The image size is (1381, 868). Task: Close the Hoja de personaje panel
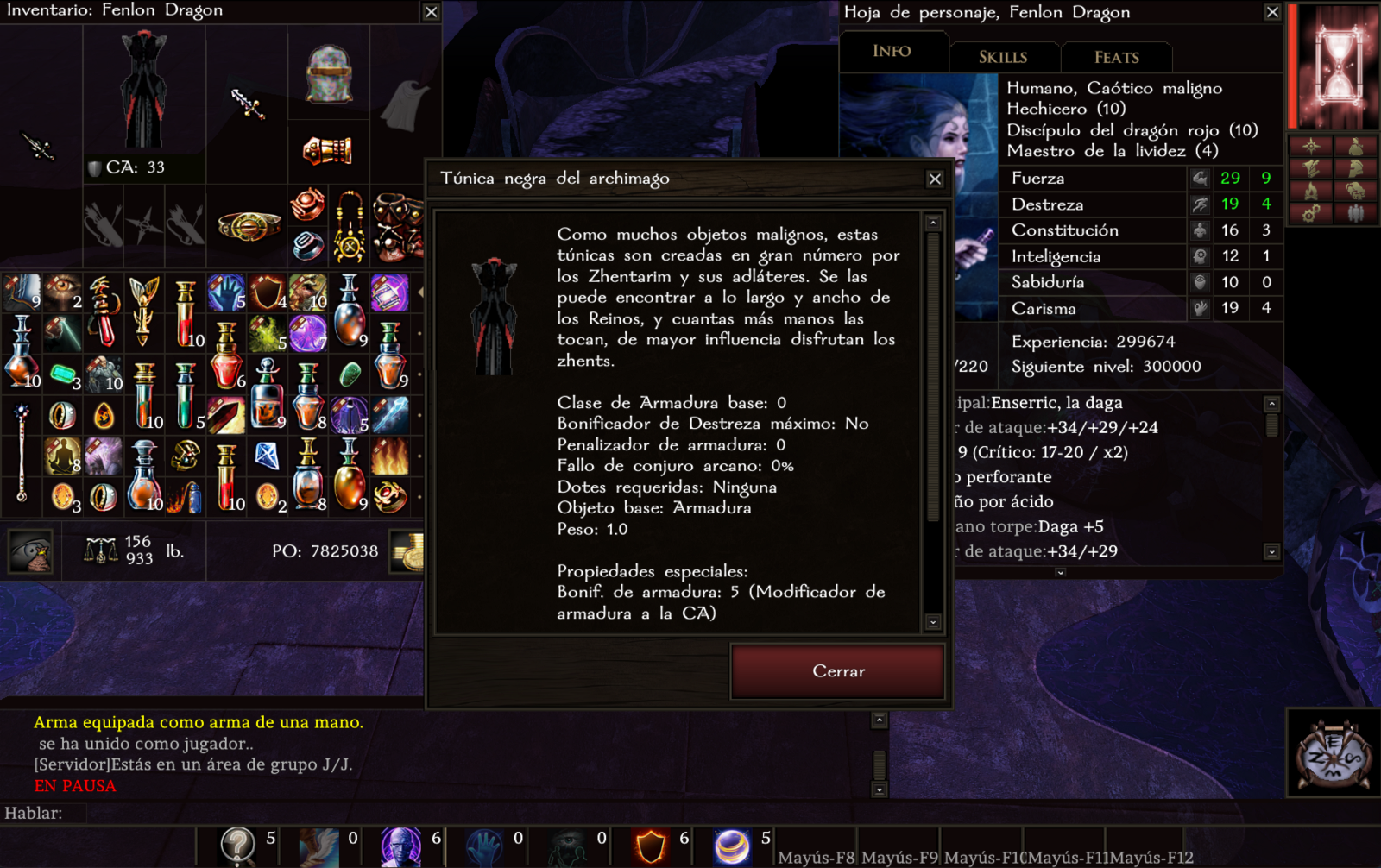(x=1272, y=12)
